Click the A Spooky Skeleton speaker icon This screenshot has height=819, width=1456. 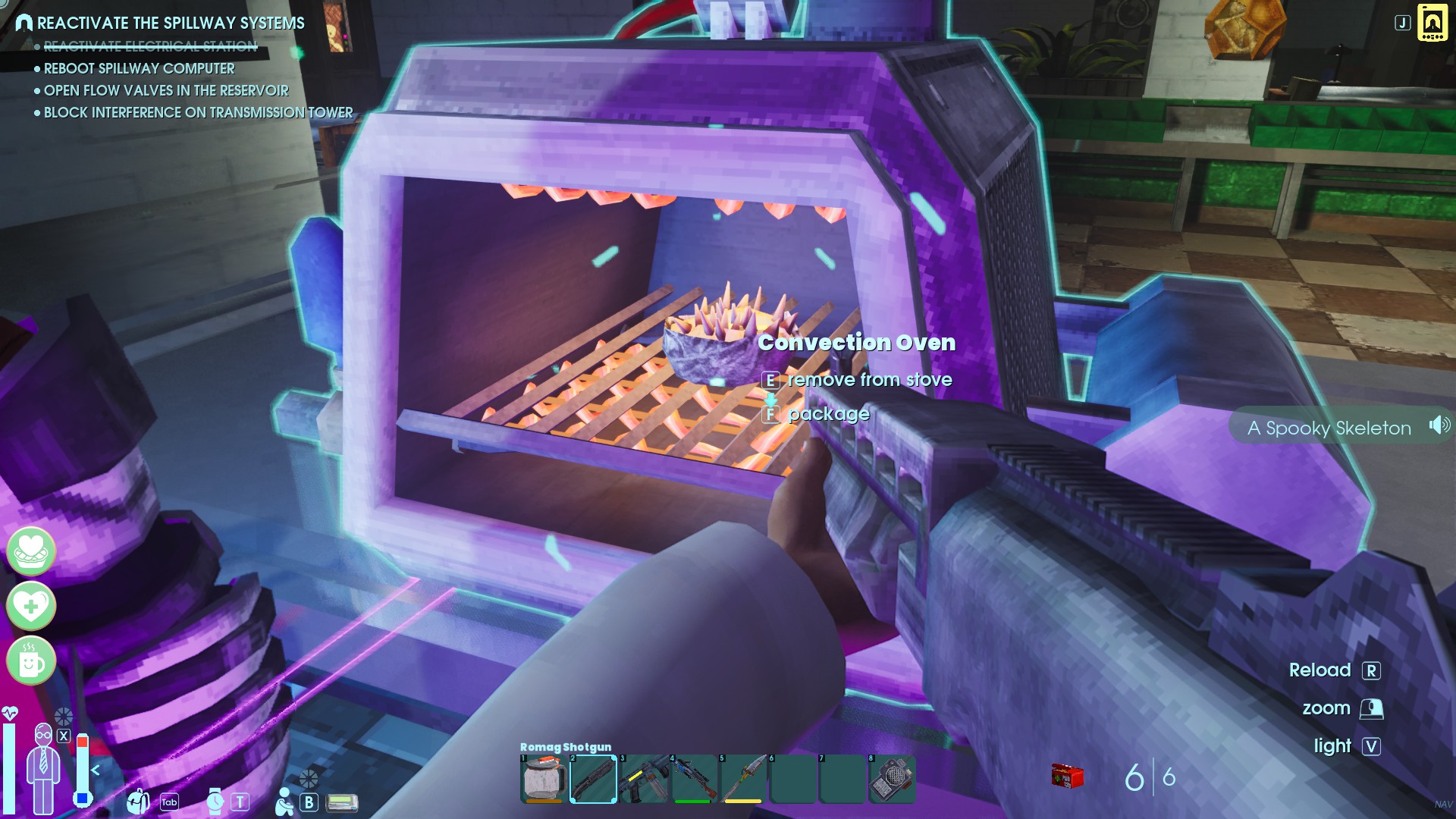[x=1439, y=425]
